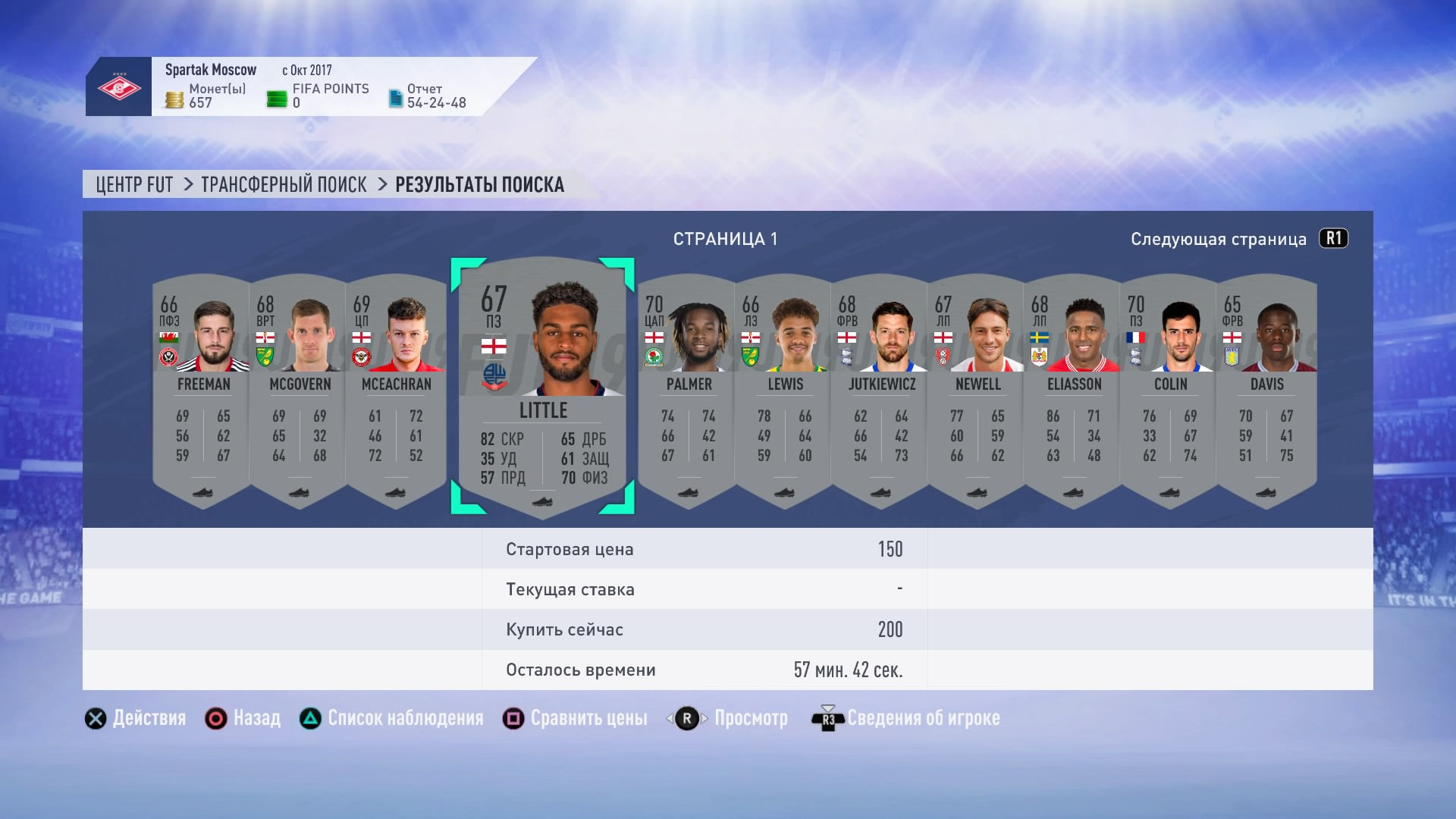
Task: Go to Следующая страница
Action: 1216,237
